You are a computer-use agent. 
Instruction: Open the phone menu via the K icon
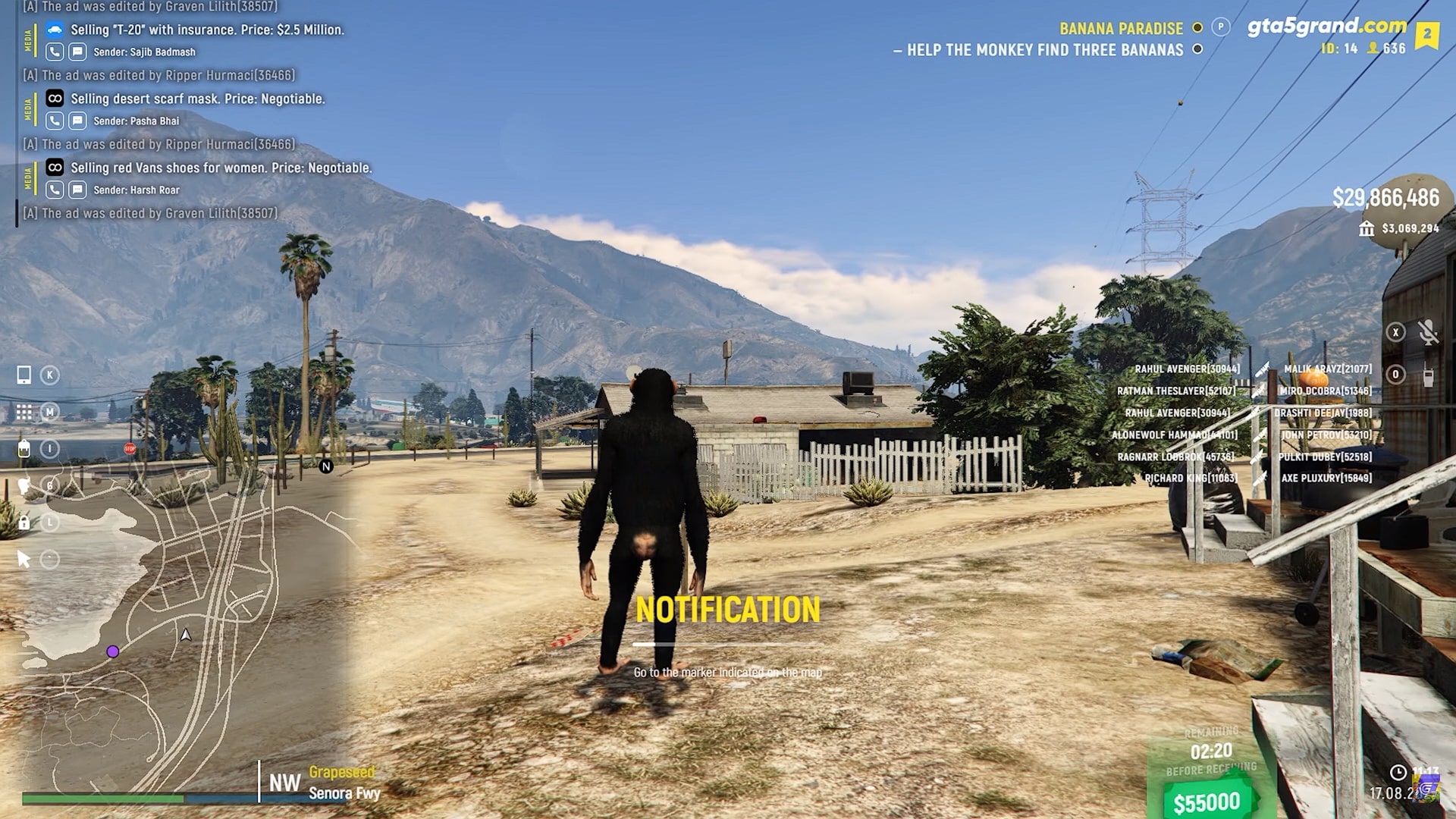pos(24,375)
